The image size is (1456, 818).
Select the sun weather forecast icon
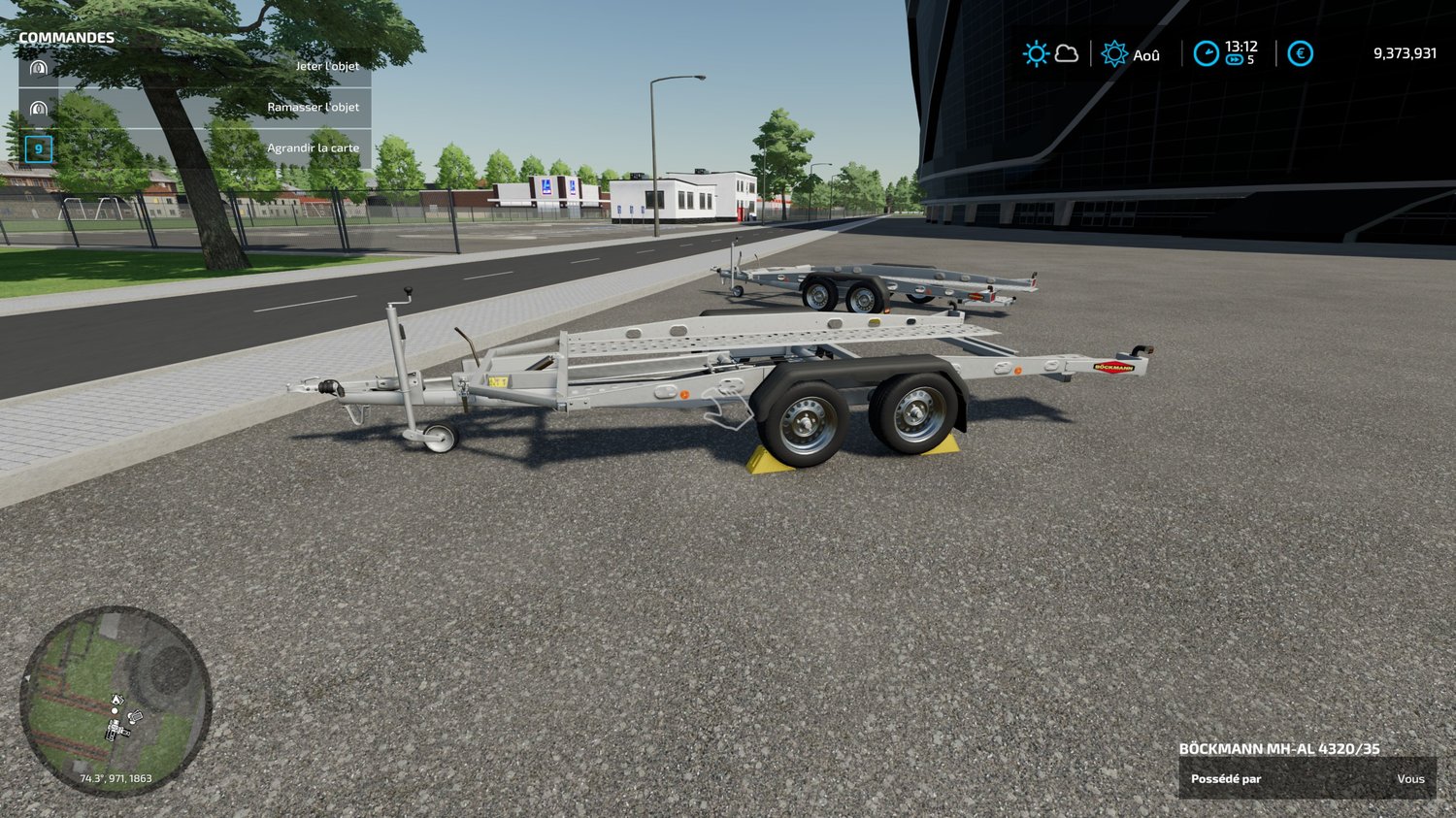pyautogui.click(x=1036, y=53)
